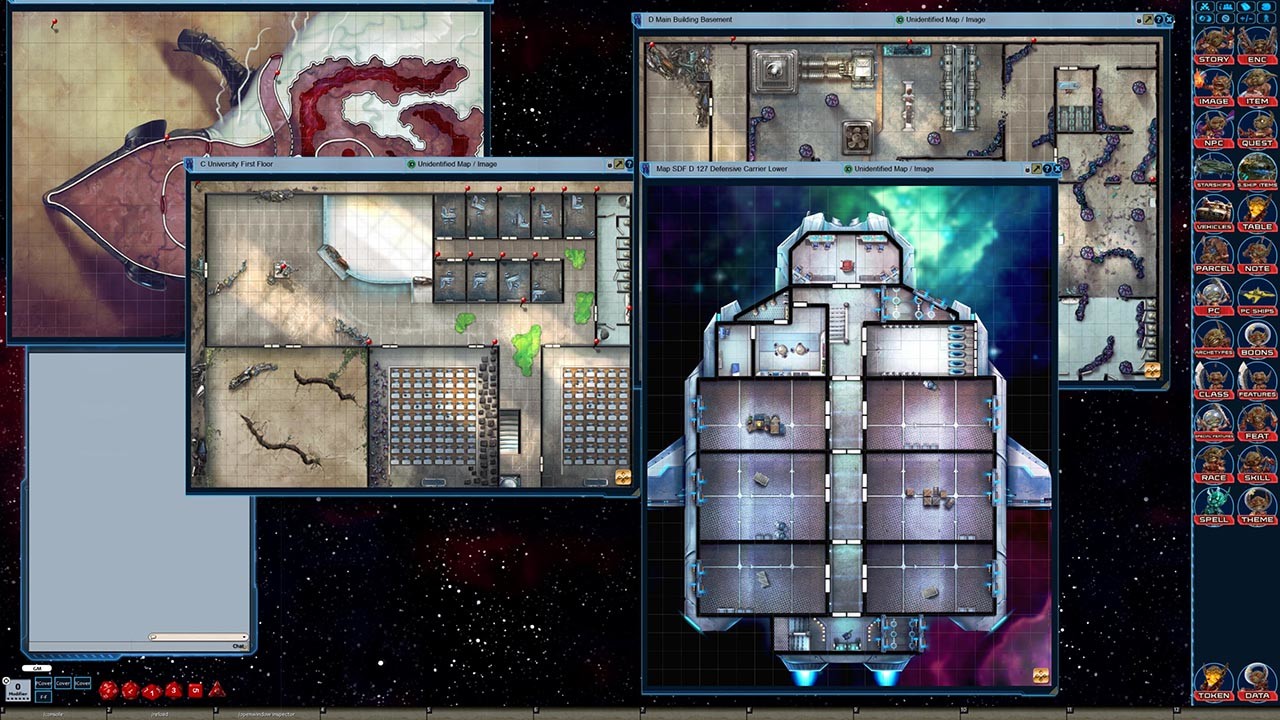Roll the red d20 die
Screen dimensions: 1280x720
coord(108,689)
